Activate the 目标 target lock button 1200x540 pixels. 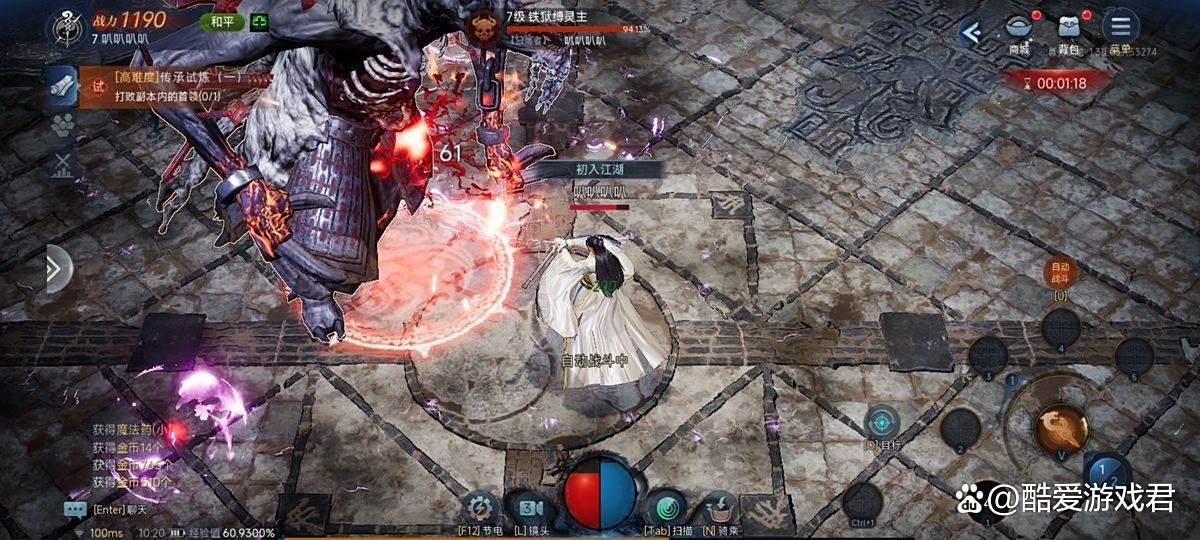882,422
